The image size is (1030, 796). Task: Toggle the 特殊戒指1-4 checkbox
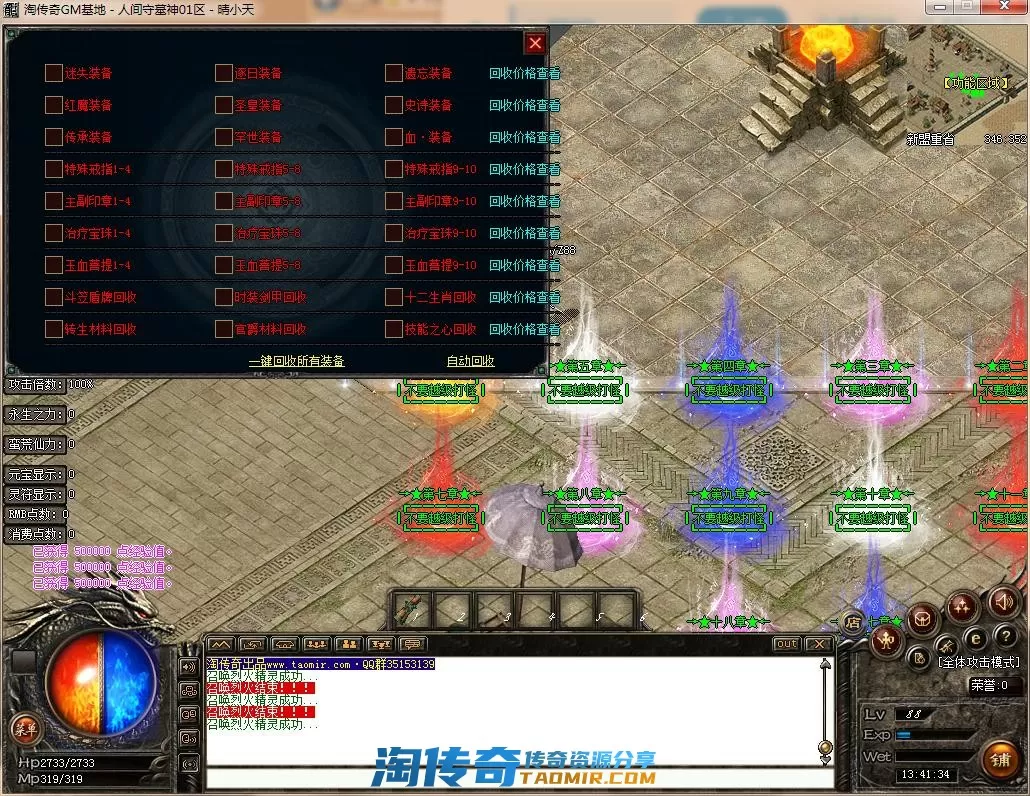tap(54, 169)
